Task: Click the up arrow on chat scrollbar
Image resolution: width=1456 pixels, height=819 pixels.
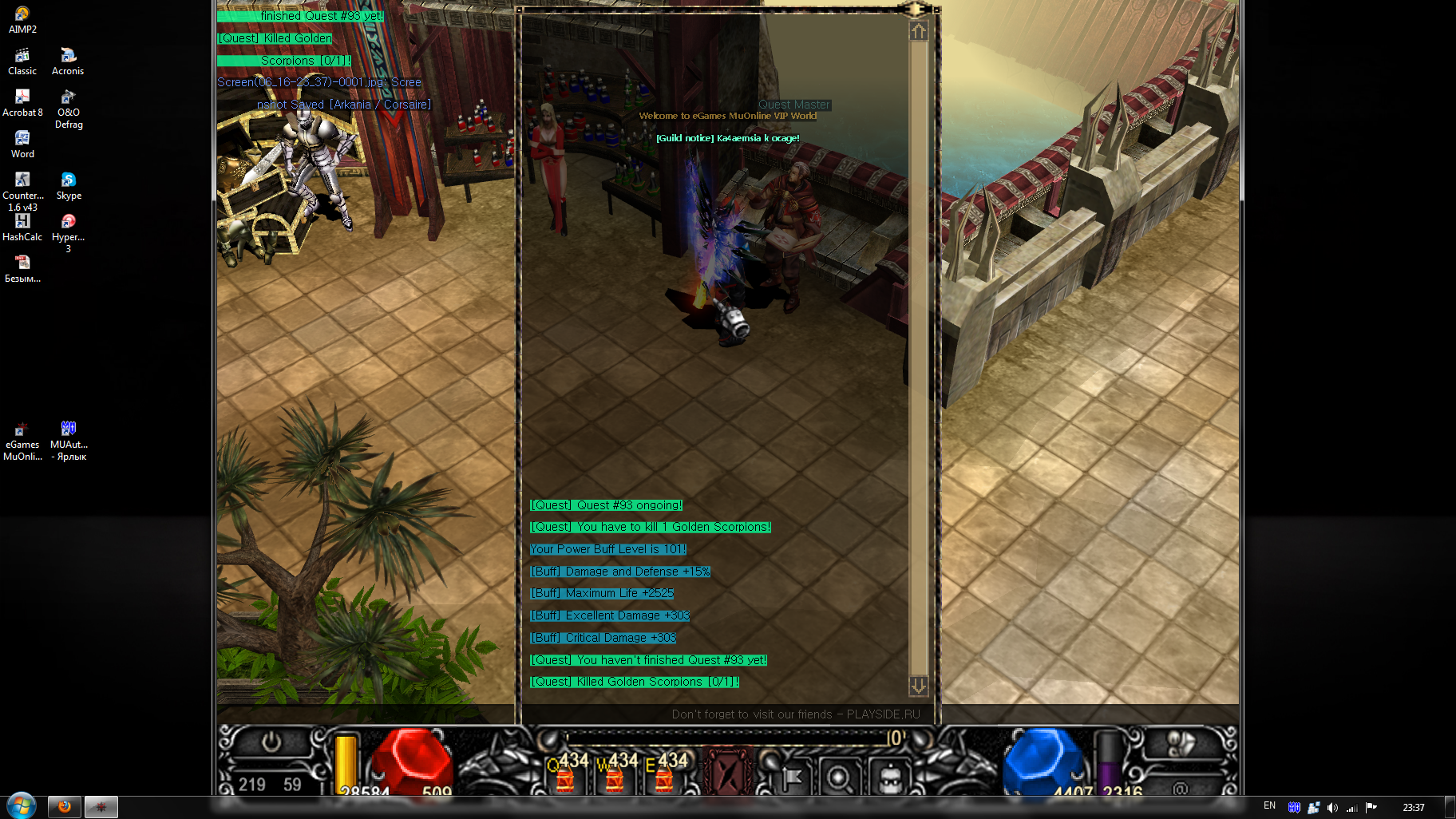Action: point(919,31)
